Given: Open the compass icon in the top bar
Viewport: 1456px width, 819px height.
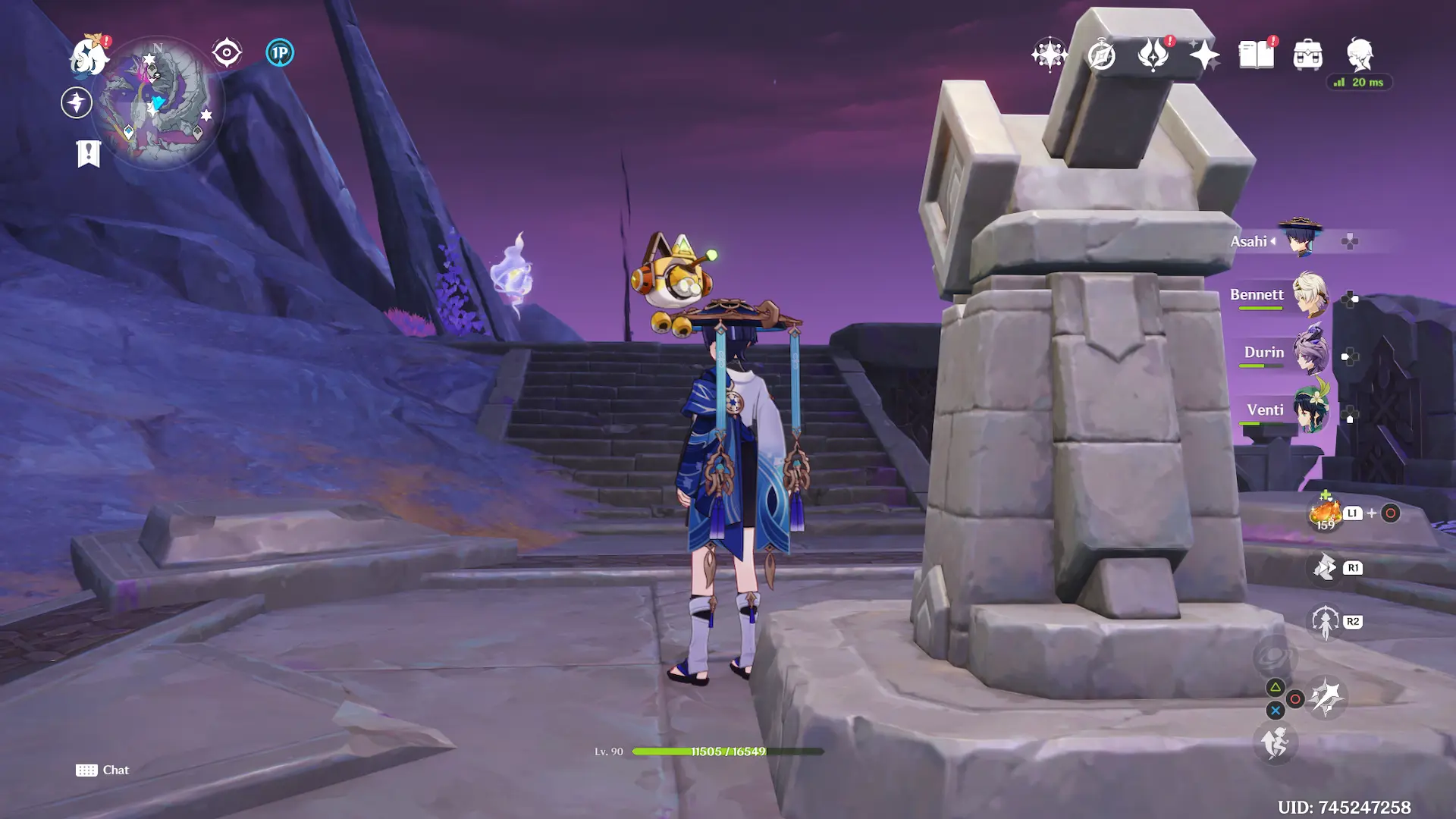Looking at the screenshot, I should pos(1101,55).
